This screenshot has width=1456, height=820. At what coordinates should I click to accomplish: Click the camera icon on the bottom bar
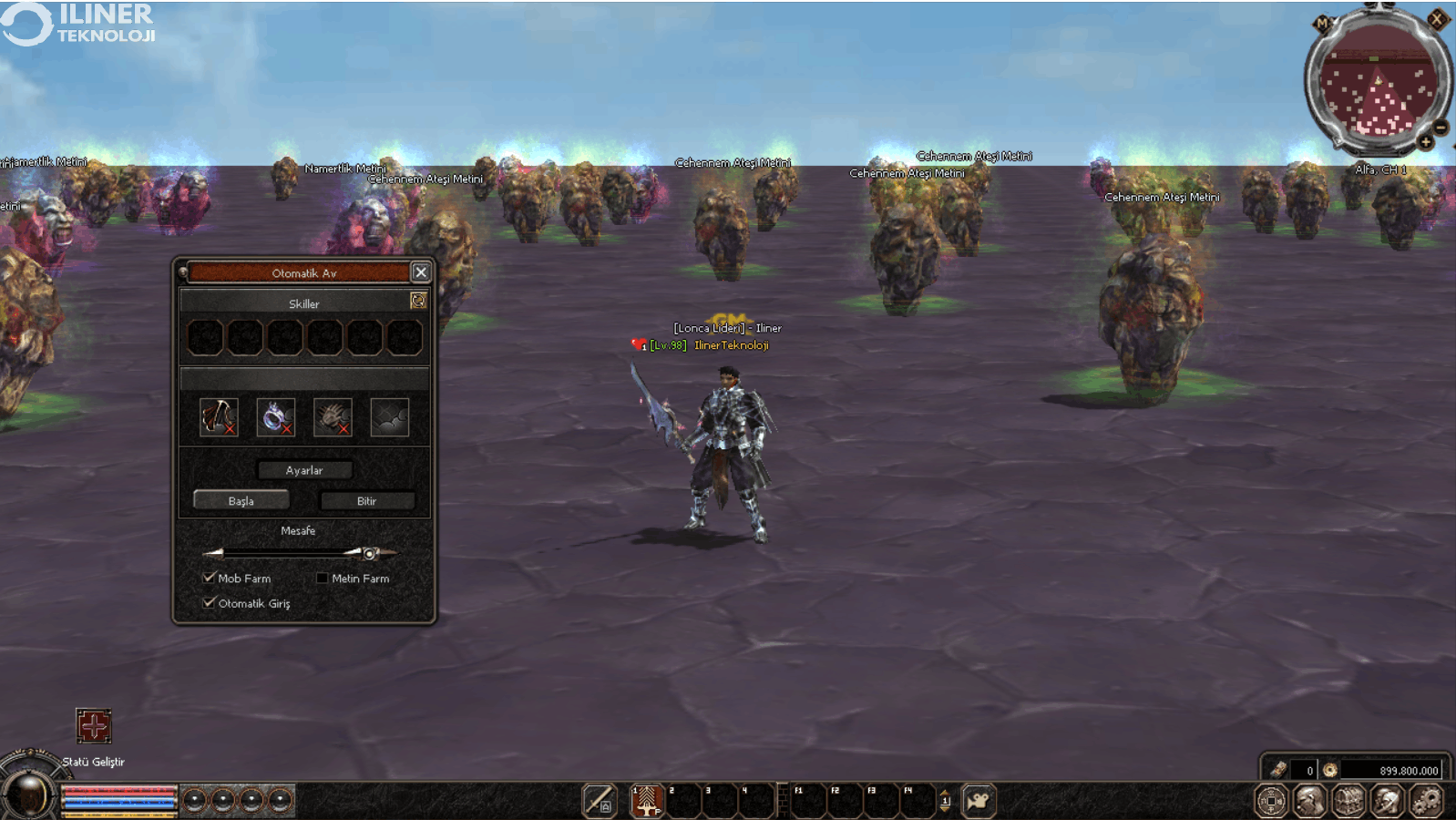(x=979, y=801)
